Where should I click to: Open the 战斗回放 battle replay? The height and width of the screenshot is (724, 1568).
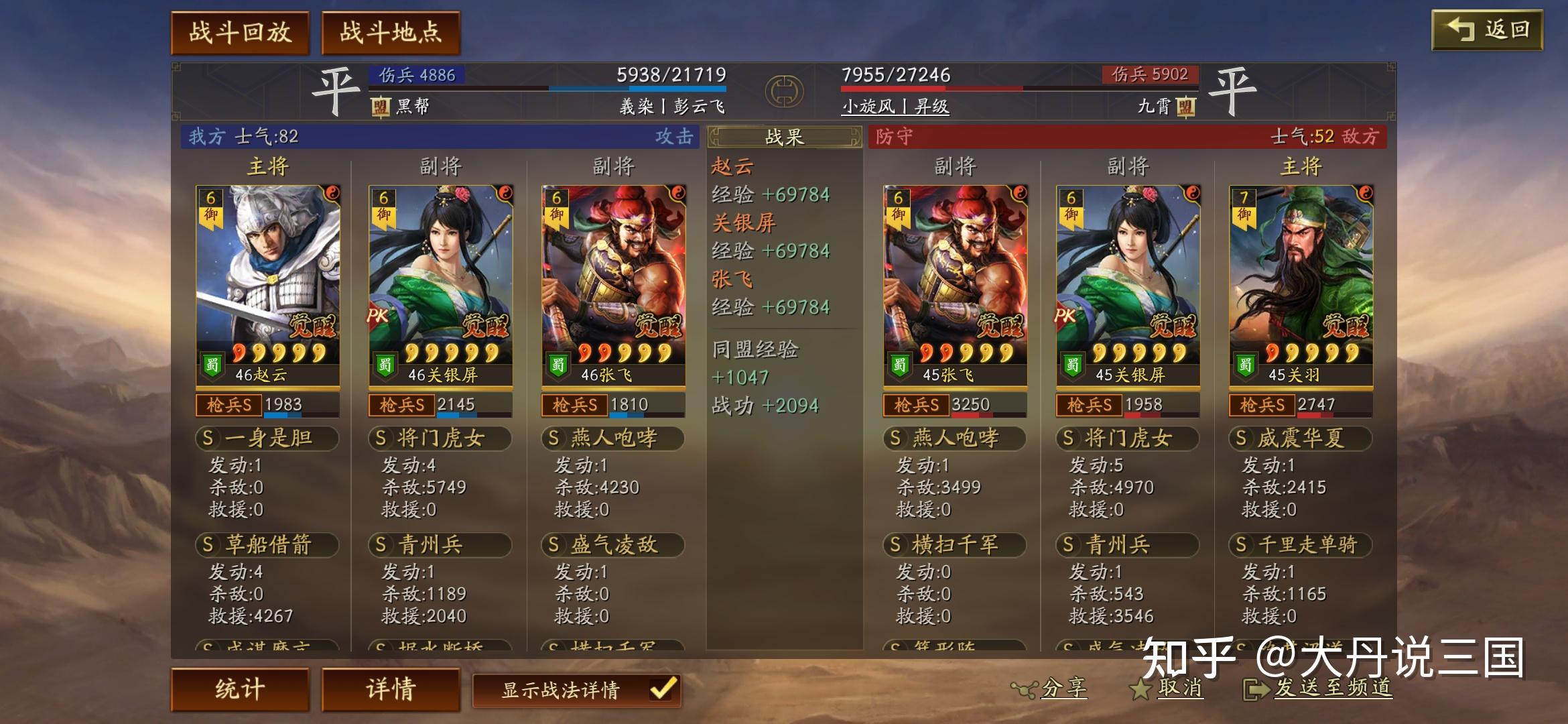pos(241,30)
